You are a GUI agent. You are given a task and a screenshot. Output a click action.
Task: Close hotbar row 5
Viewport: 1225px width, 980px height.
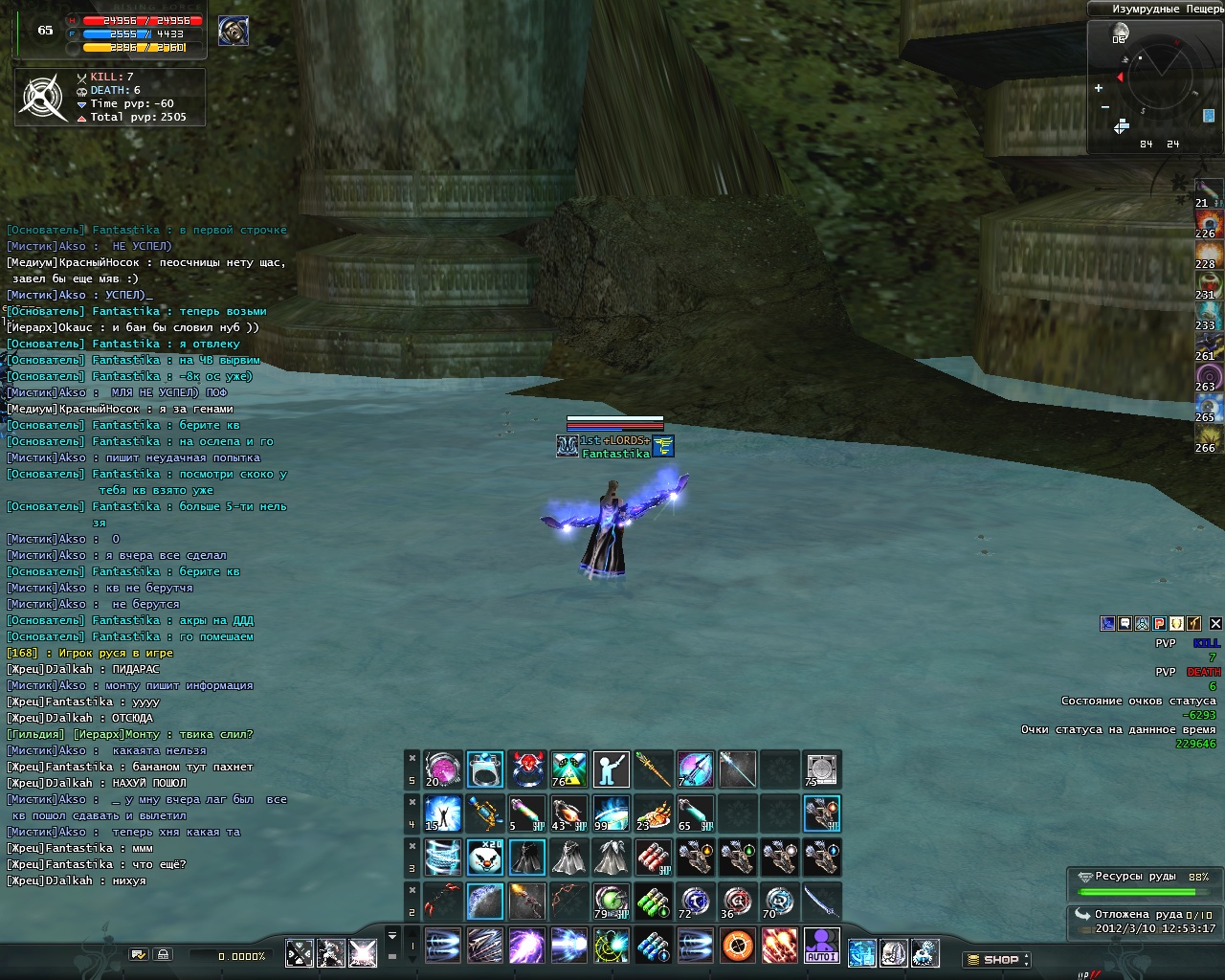412,758
